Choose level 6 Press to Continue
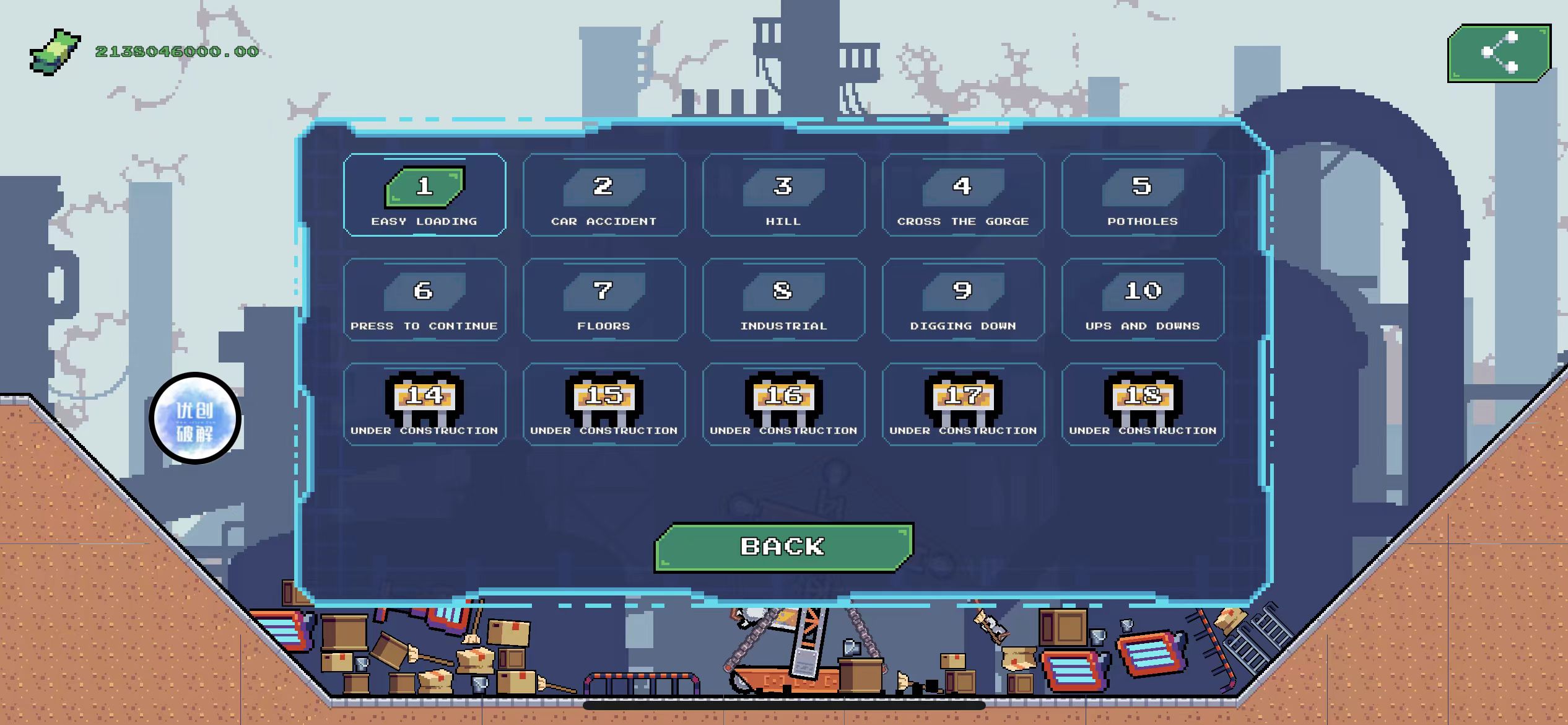 click(x=425, y=300)
